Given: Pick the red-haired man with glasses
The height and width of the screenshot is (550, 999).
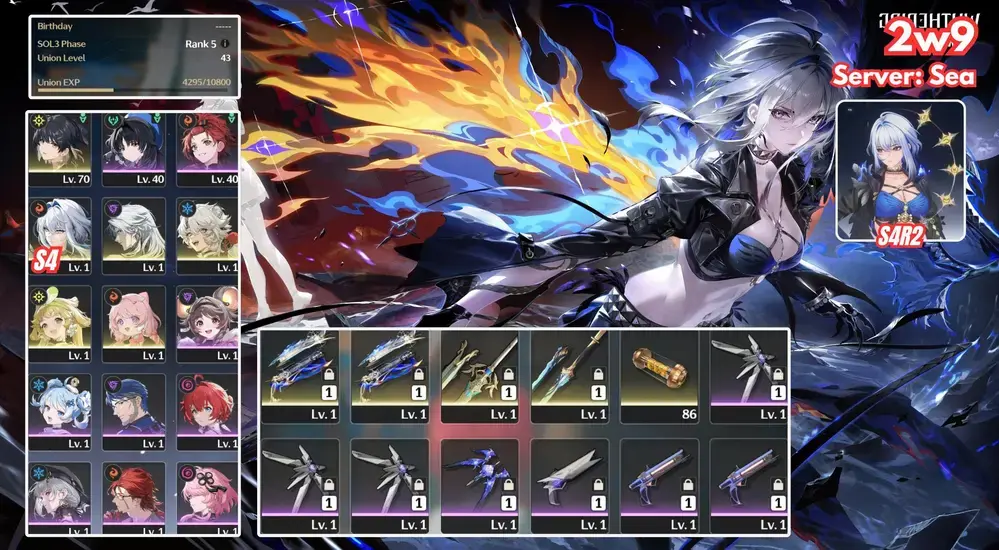Looking at the screenshot, I should pyautogui.click(x=133, y=497).
